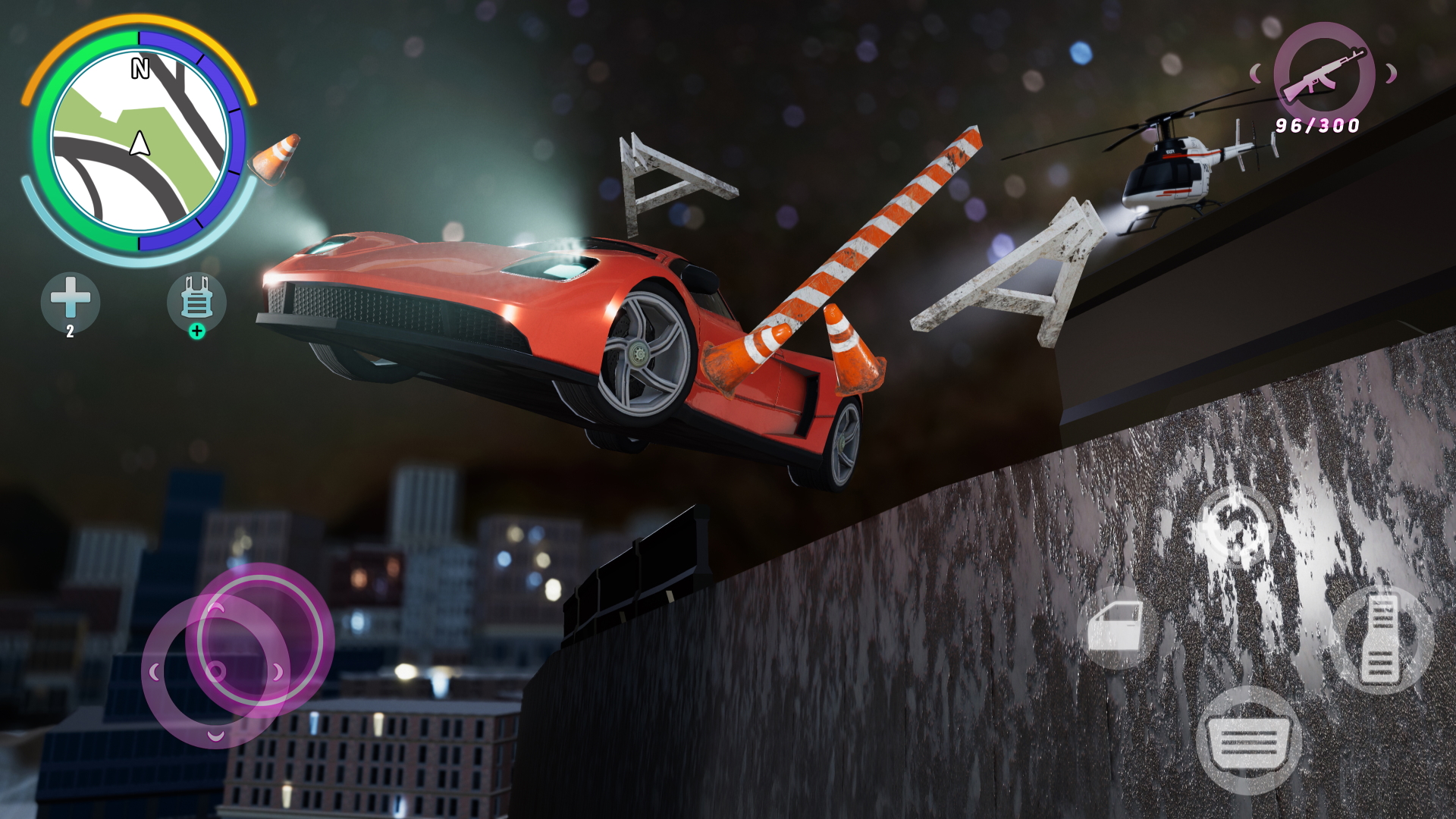Screen dimensions: 1456x819
Task: Tap the health kit count label showing 2
Action: [x=70, y=331]
